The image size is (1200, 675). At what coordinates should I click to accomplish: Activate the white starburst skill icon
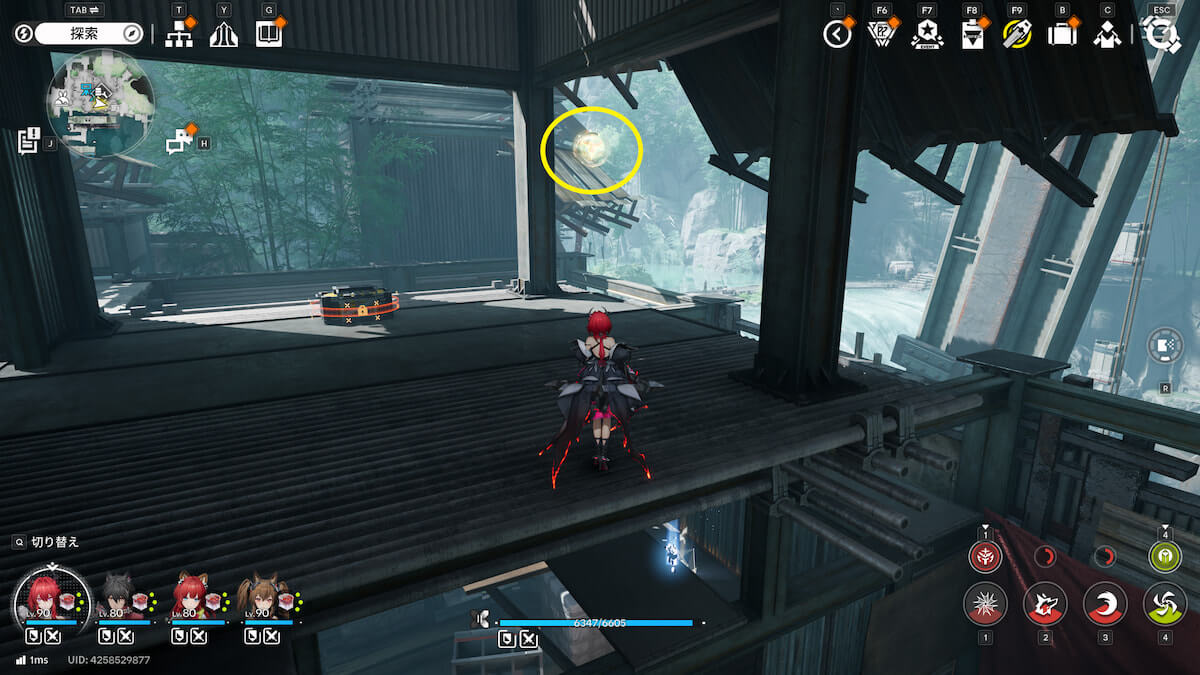click(x=985, y=604)
